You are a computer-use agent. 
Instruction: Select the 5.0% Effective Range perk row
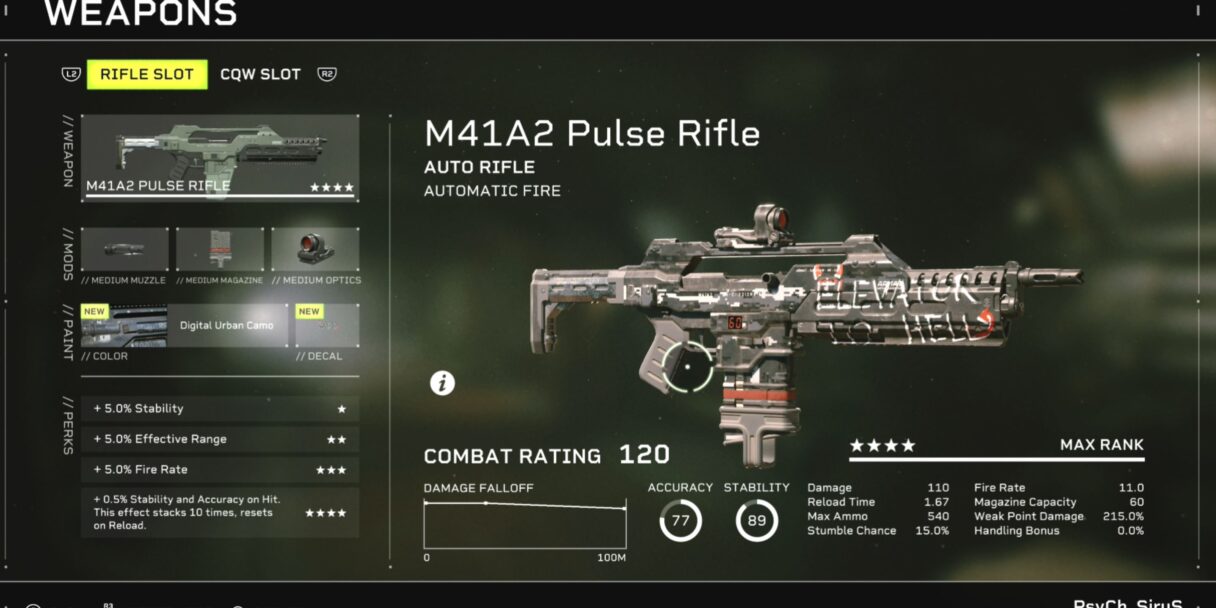[220, 439]
